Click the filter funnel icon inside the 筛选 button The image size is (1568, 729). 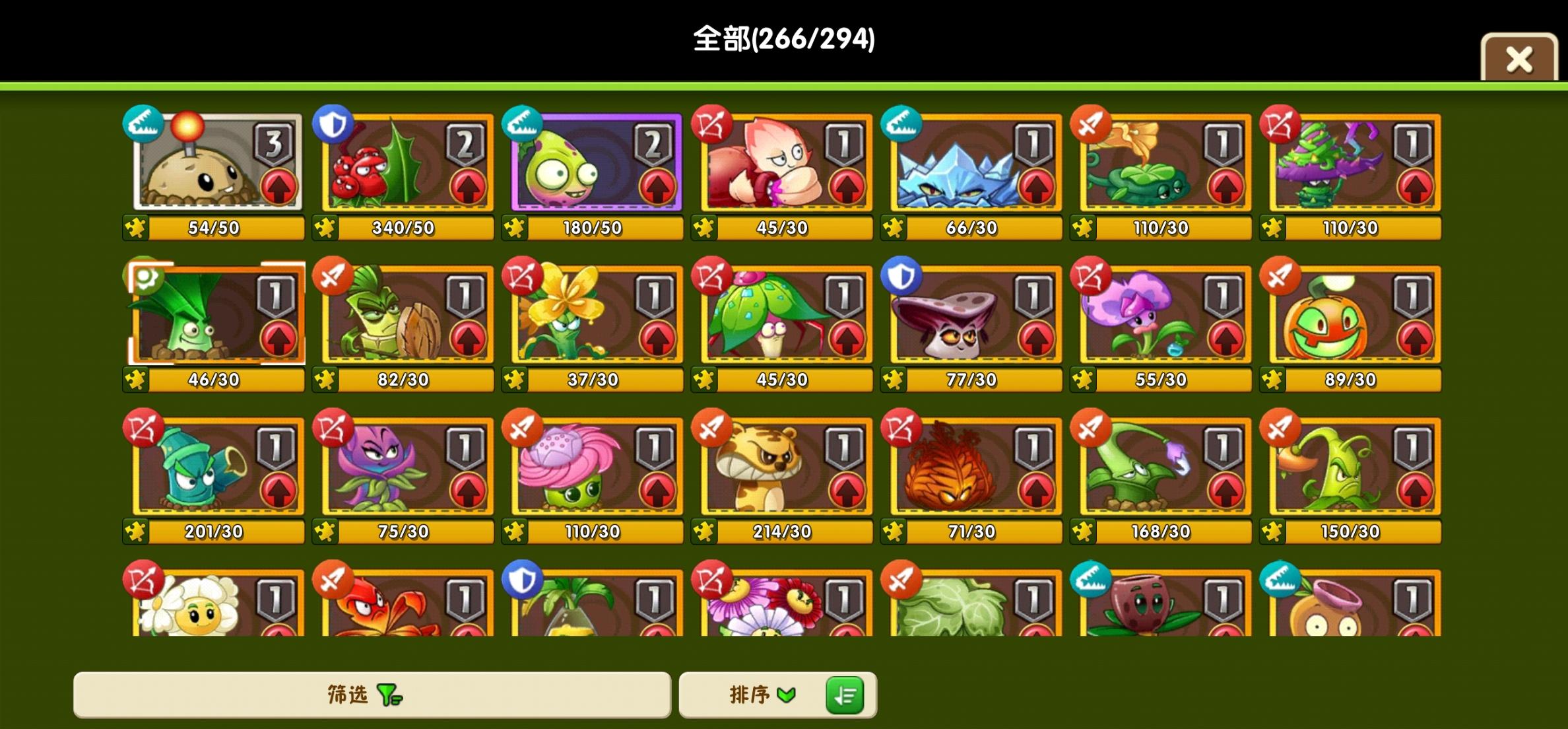389,695
